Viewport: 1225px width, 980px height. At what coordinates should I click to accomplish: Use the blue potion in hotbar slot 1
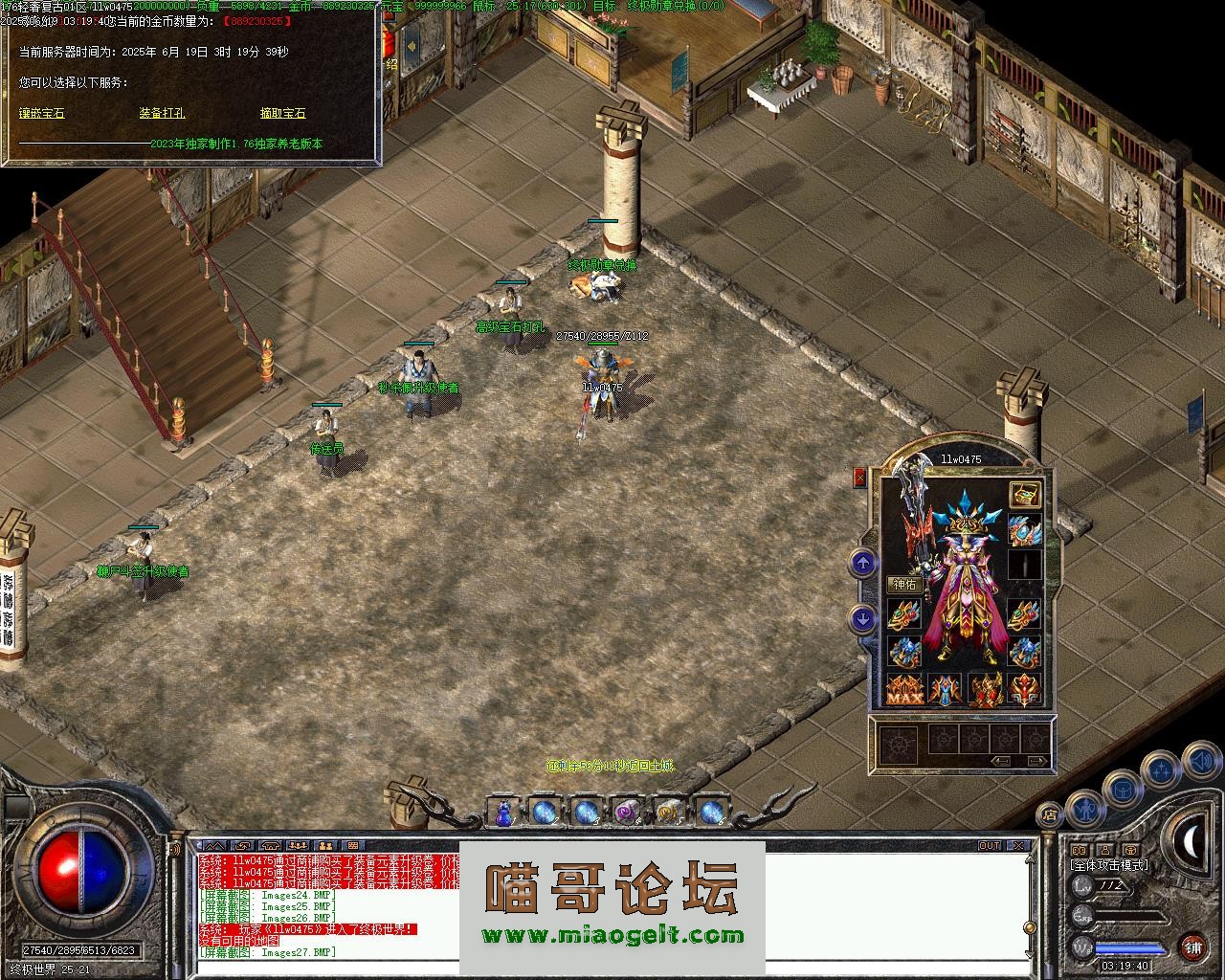click(x=503, y=813)
